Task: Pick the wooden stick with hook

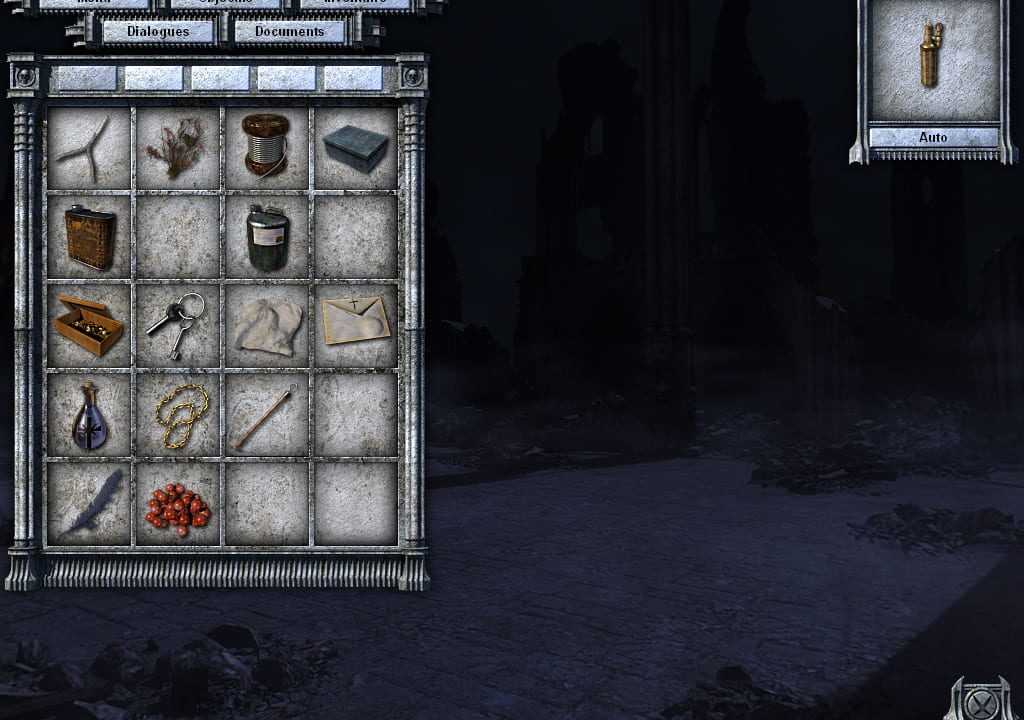Action: pyautogui.click(x=264, y=415)
